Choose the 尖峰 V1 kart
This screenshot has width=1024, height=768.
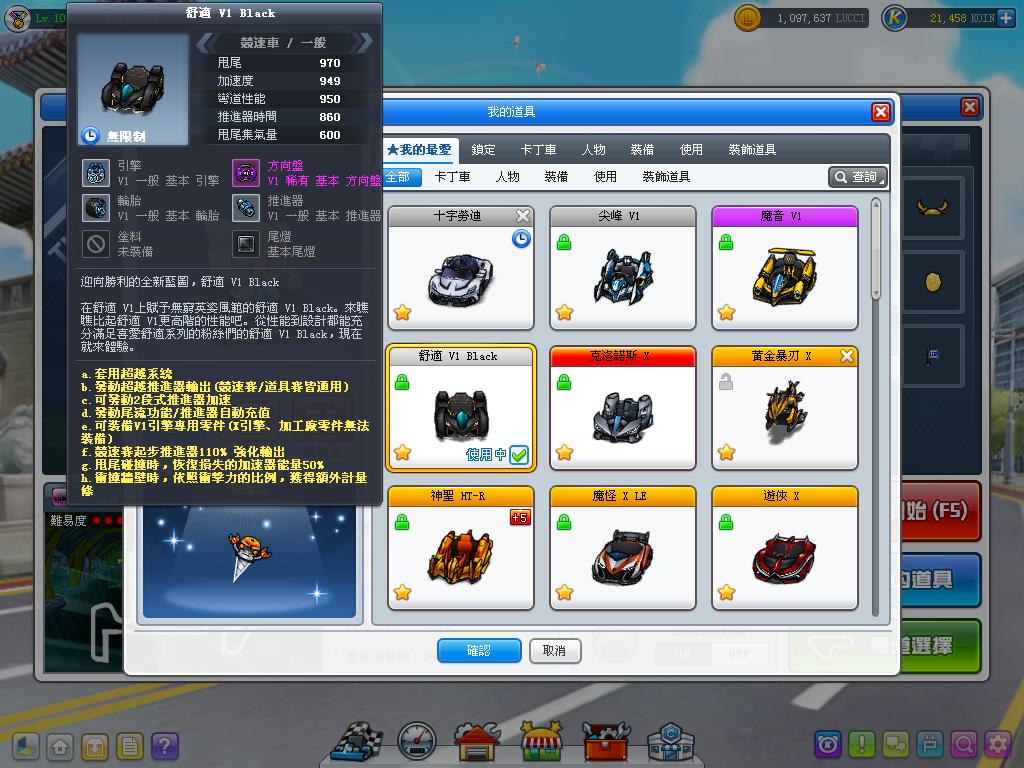(x=622, y=269)
